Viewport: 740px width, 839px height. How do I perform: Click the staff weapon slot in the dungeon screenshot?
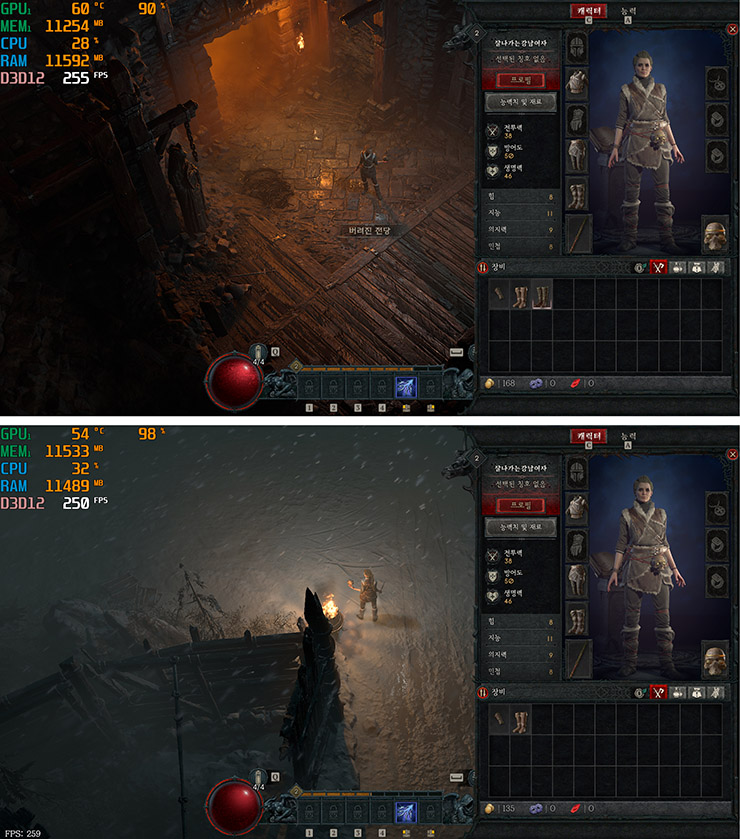(579, 232)
